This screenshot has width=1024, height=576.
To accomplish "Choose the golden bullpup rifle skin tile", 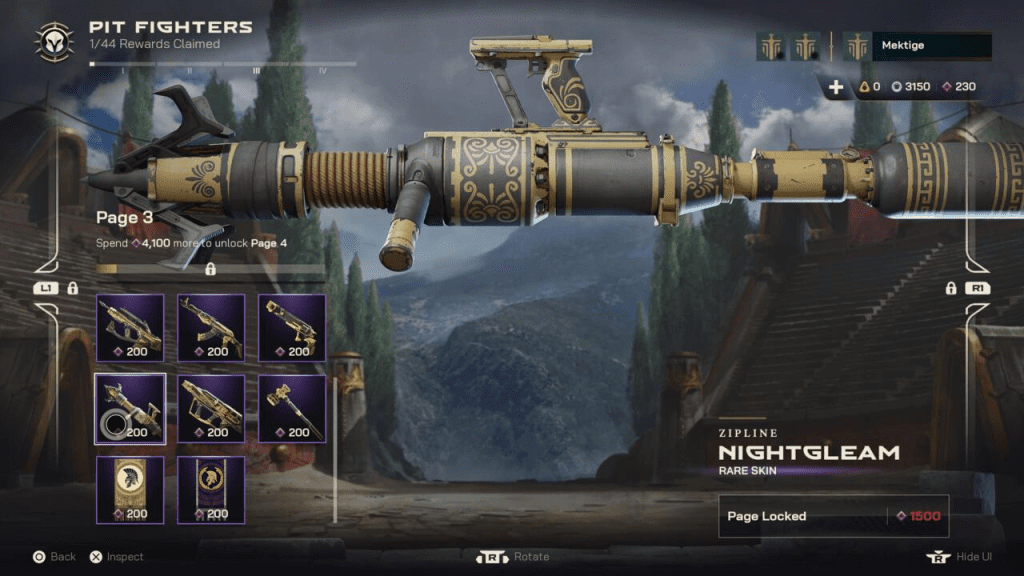I will tap(130, 328).
